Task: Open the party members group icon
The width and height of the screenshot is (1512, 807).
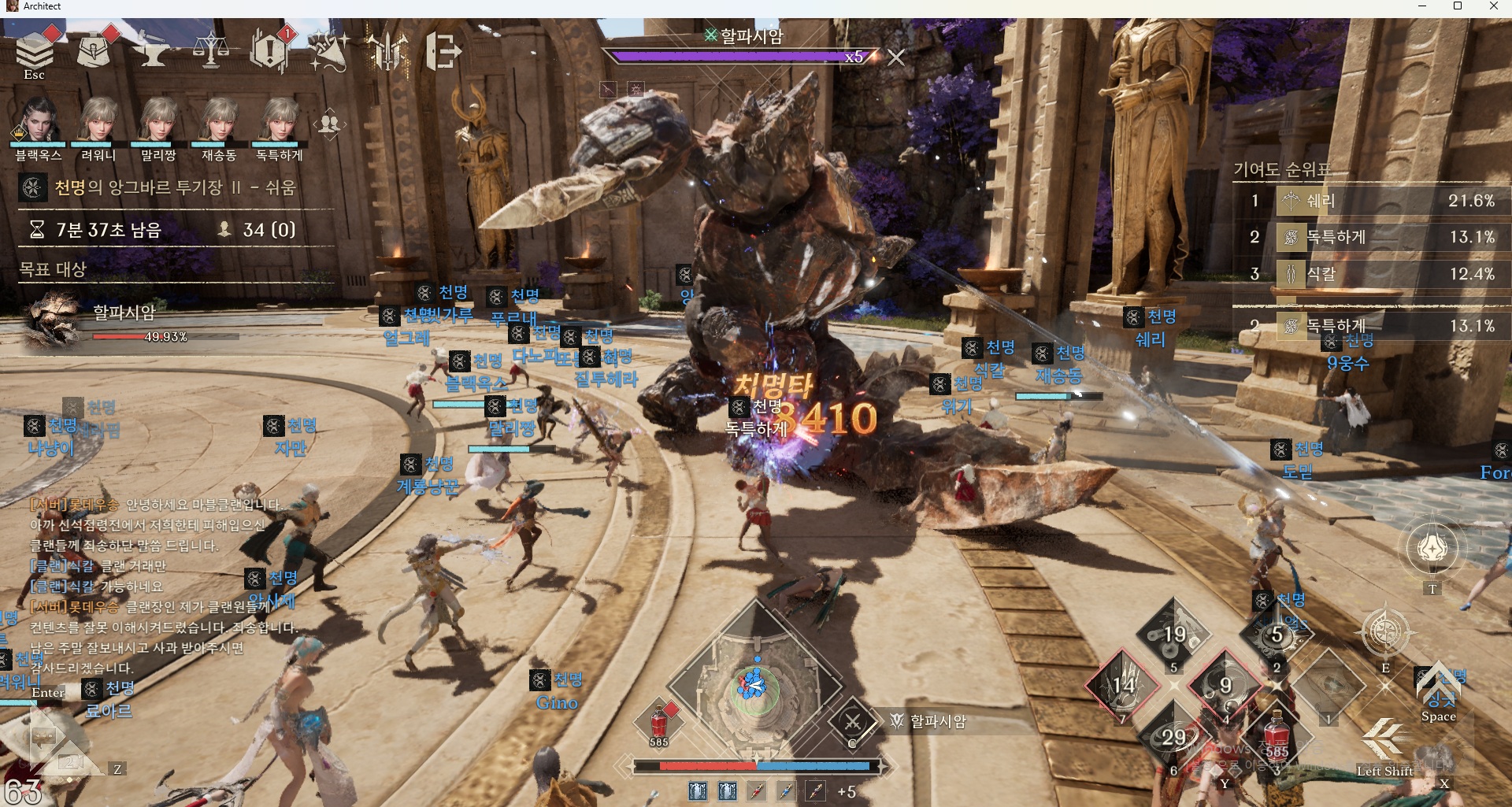Action: pos(329,124)
